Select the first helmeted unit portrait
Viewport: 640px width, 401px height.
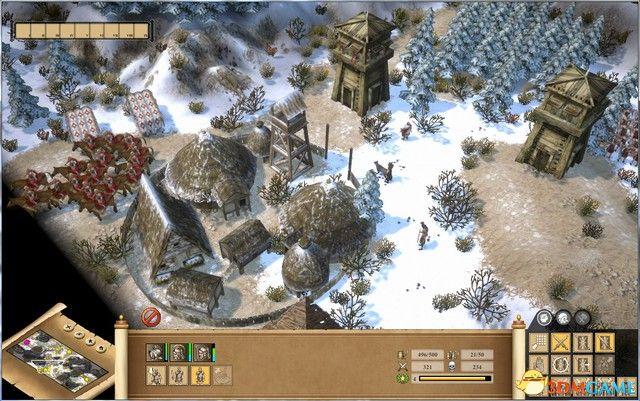(156, 352)
